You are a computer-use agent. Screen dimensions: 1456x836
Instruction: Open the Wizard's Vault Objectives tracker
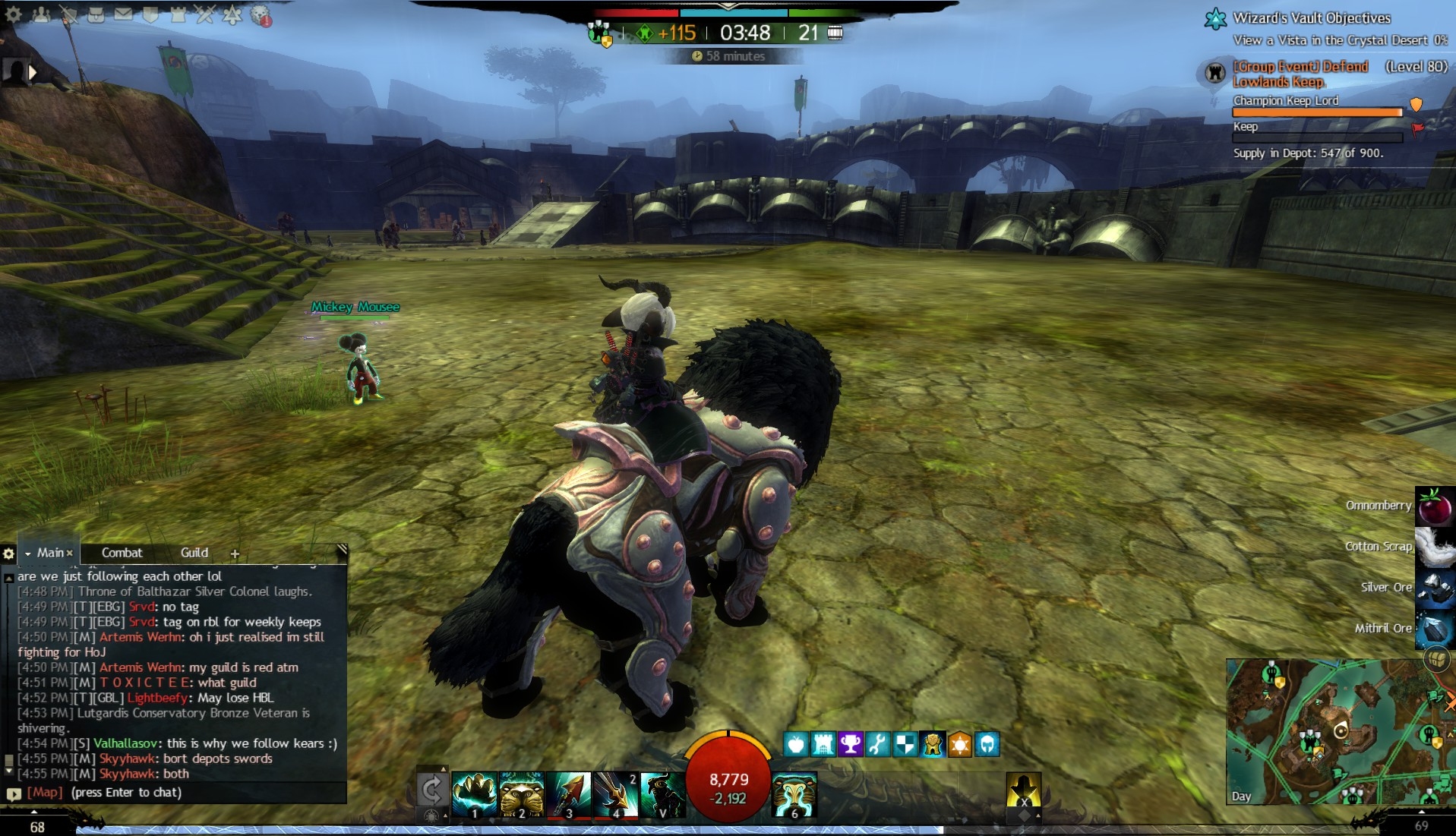(x=1311, y=18)
